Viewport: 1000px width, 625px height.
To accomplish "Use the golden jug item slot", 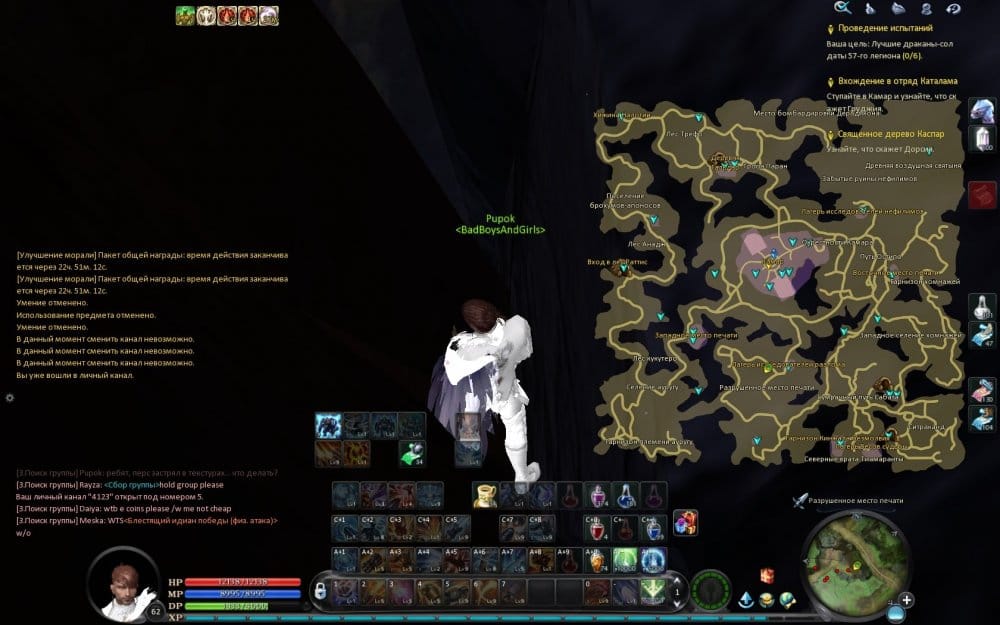I will (485, 494).
